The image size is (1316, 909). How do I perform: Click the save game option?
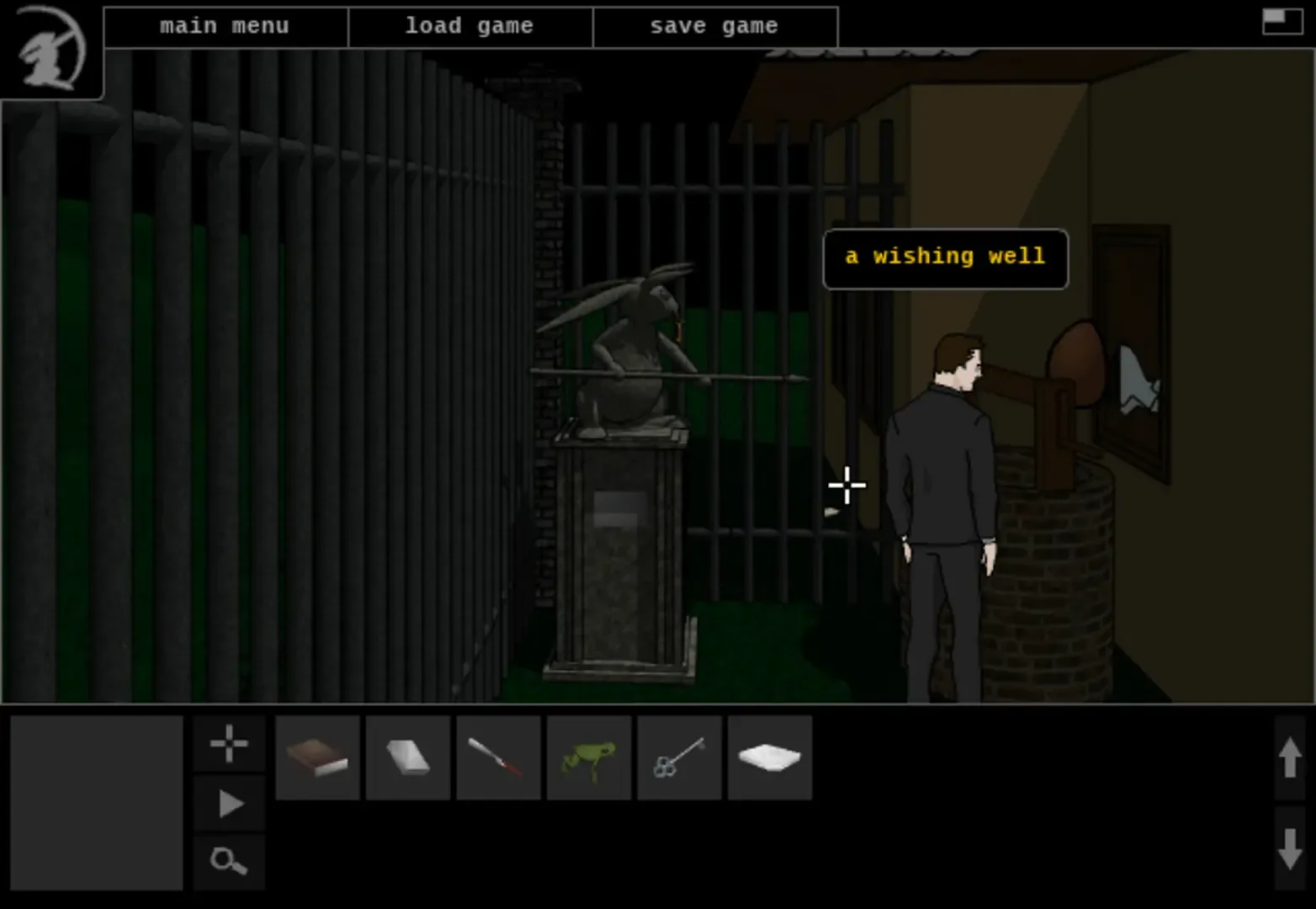tap(714, 26)
